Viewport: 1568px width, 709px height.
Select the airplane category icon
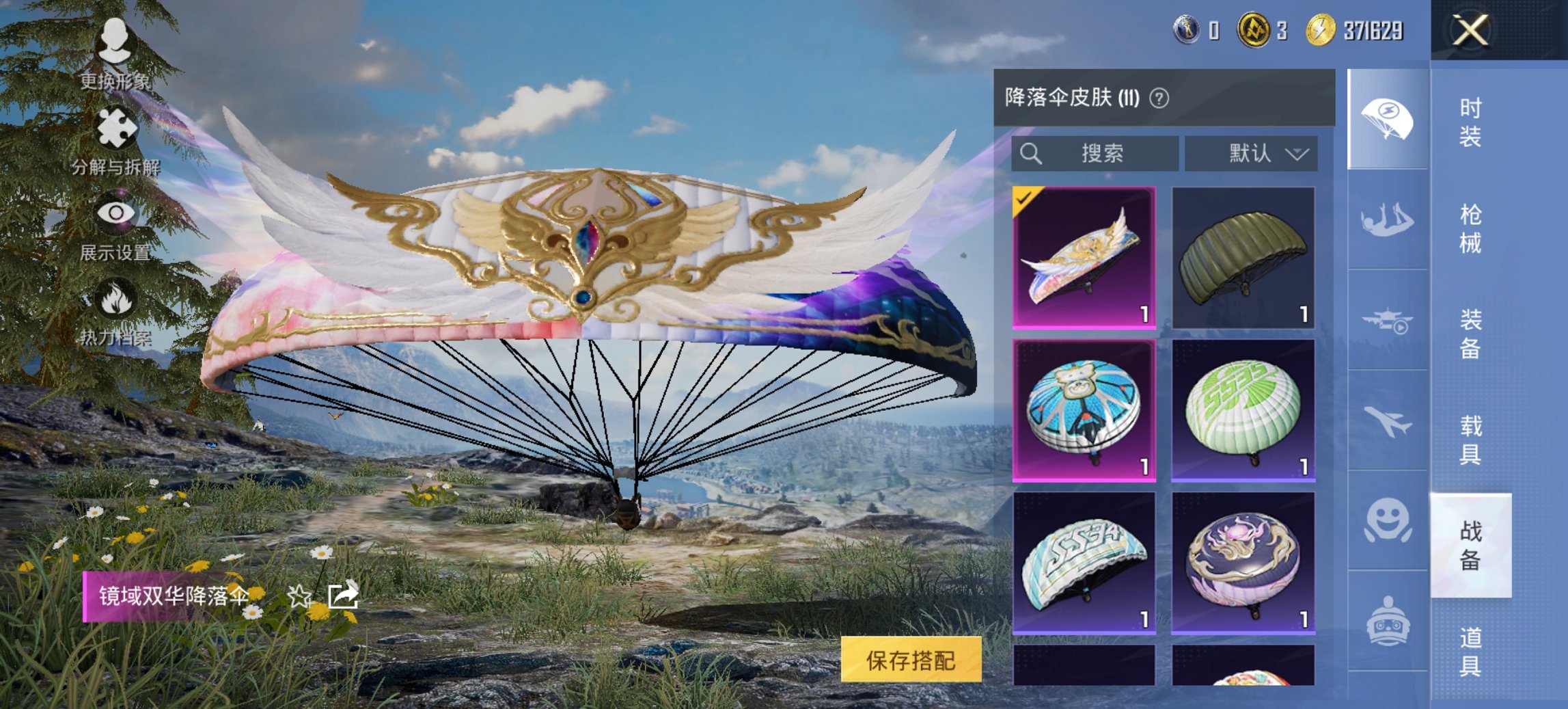click(x=1388, y=424)
